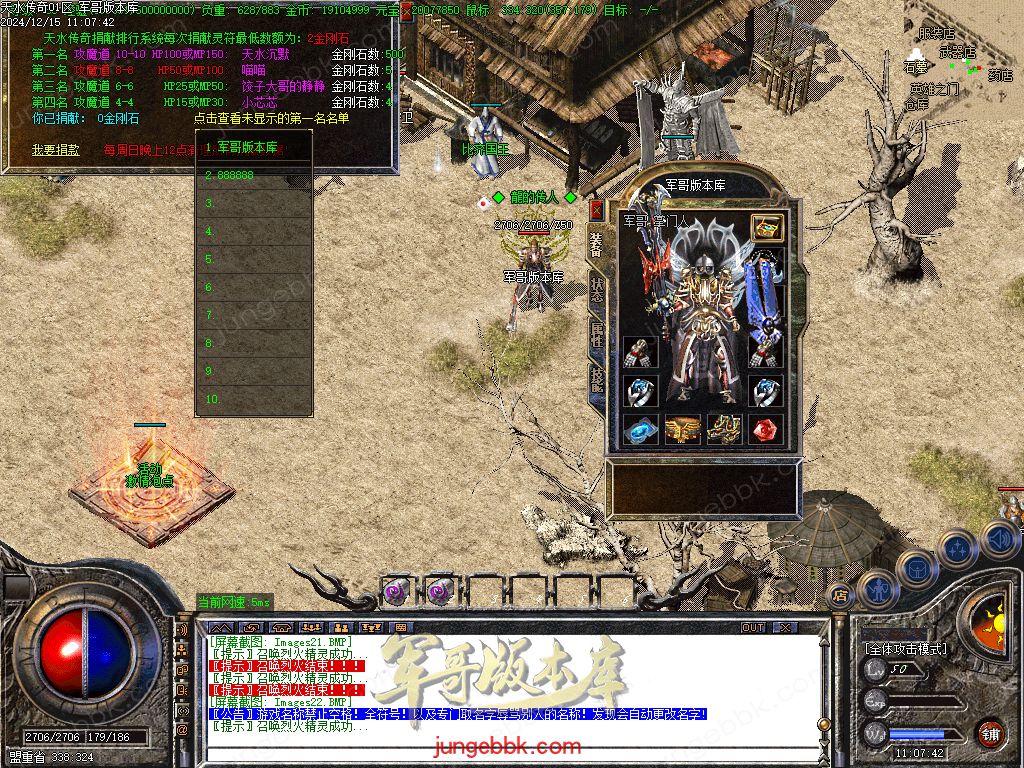Show the 技能 skills tab
Viewport: 1024px width, 768px height.
tap(597, 379)
